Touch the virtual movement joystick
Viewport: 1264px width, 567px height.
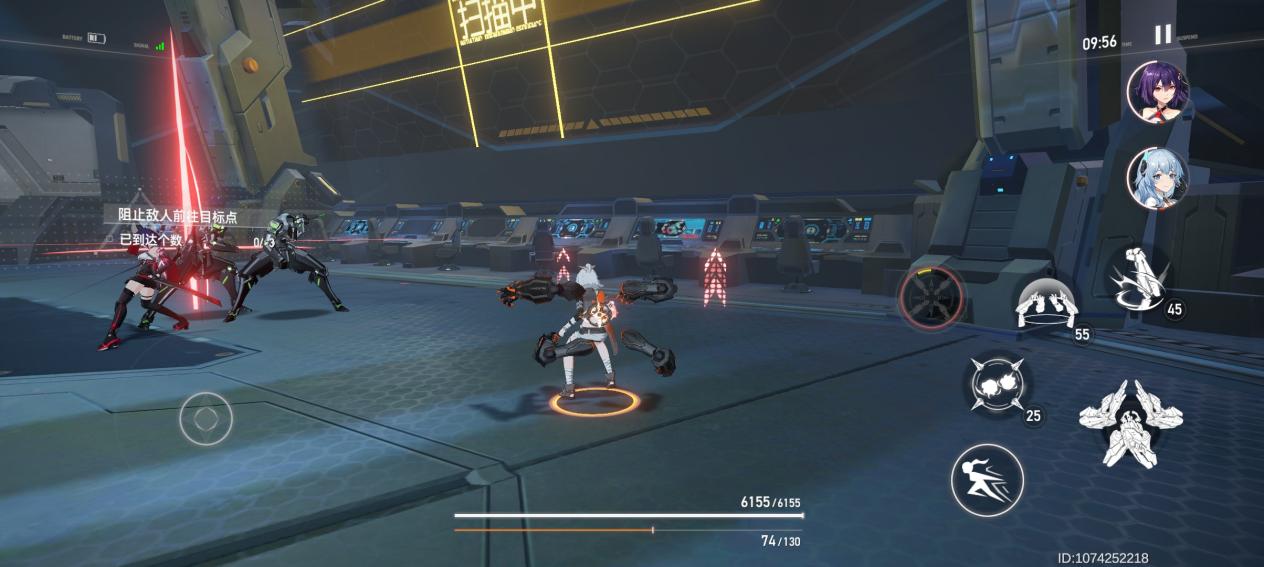206,418
